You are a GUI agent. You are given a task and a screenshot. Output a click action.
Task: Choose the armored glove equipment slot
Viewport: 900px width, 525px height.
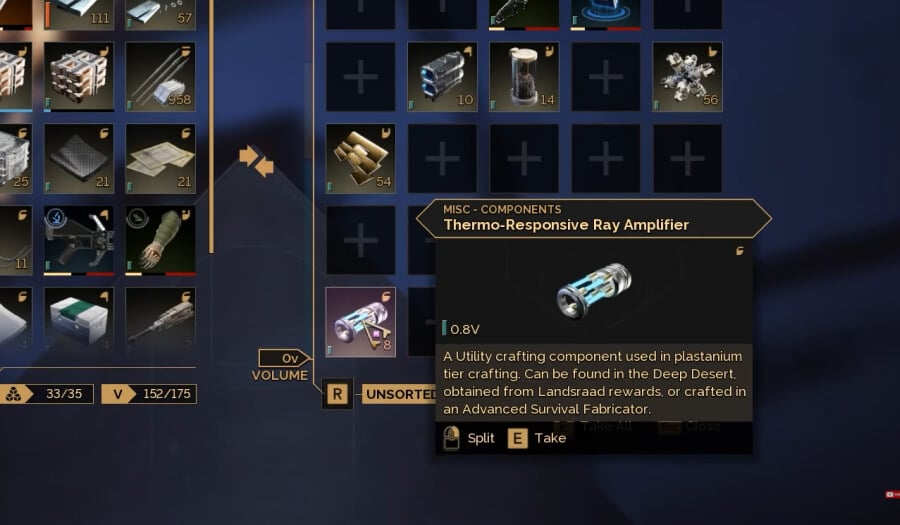pyautogui.click(x=160, y=240)
